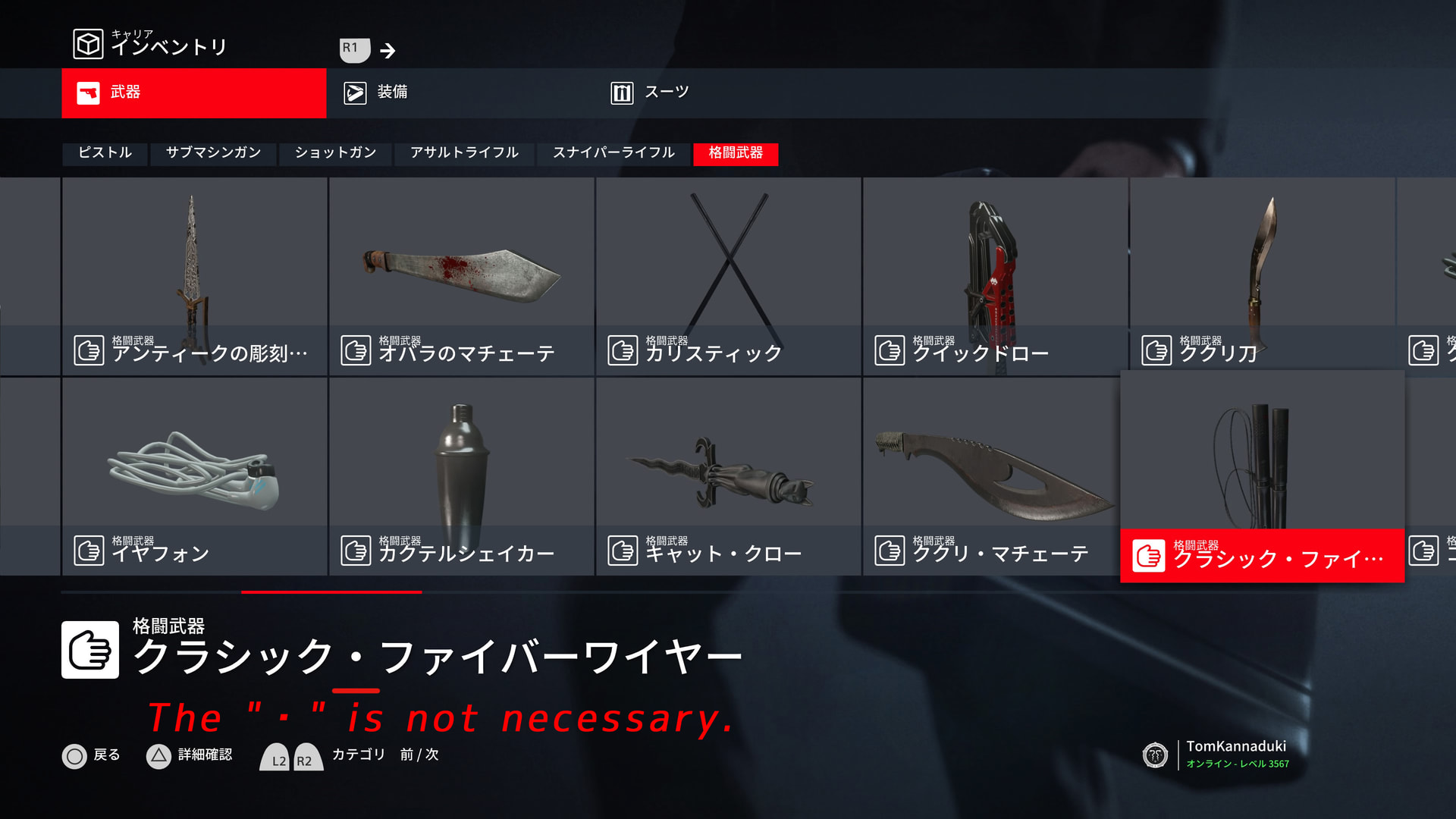Select the ククリ刀 knife tile
Image resolution: width=1456 pixels, height=819 pixels.
coord(1262,276)
